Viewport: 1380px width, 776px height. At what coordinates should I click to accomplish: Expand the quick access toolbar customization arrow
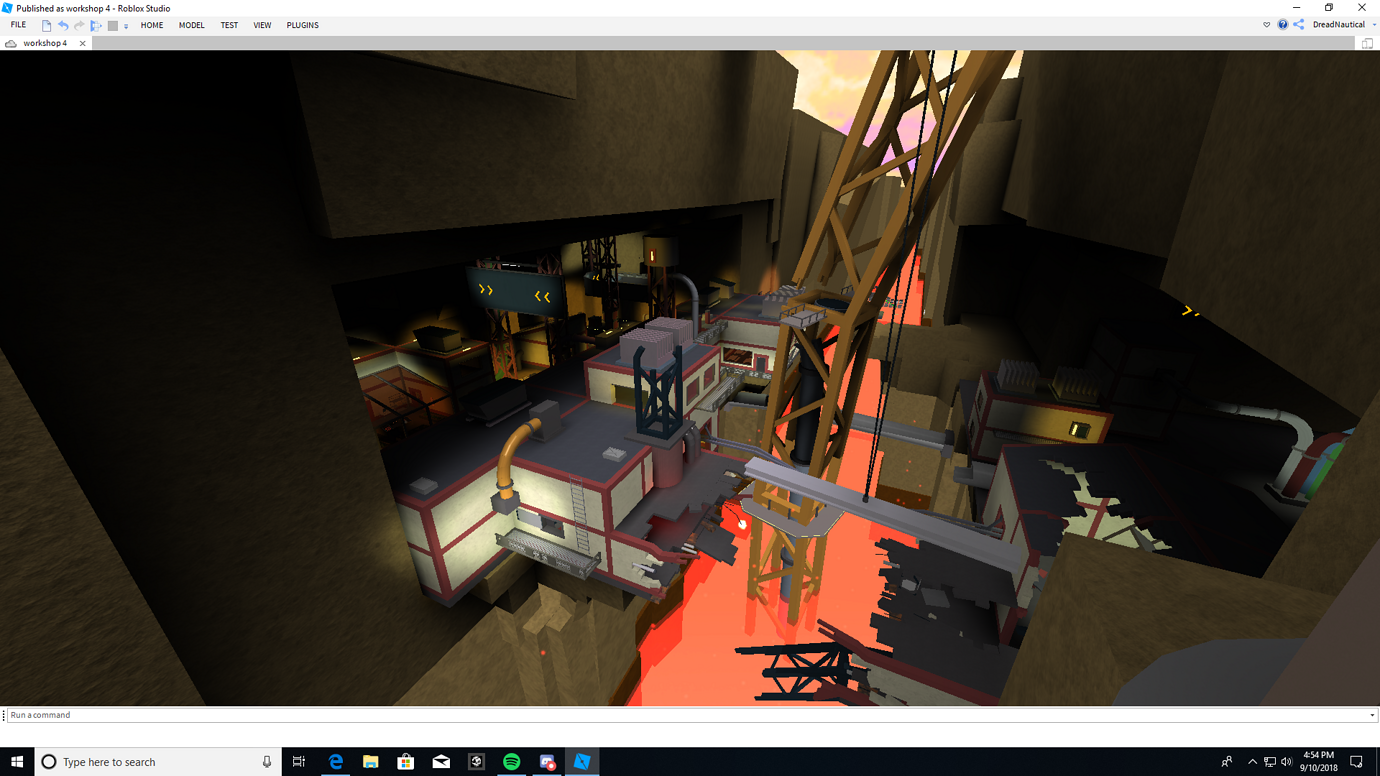coord(126,24)
